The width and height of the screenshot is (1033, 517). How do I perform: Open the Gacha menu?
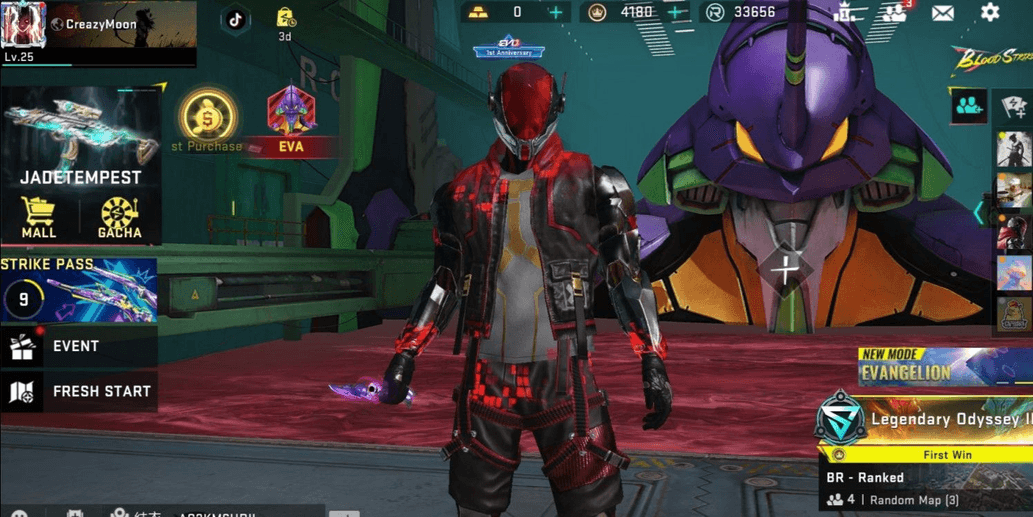click(120, 217)
